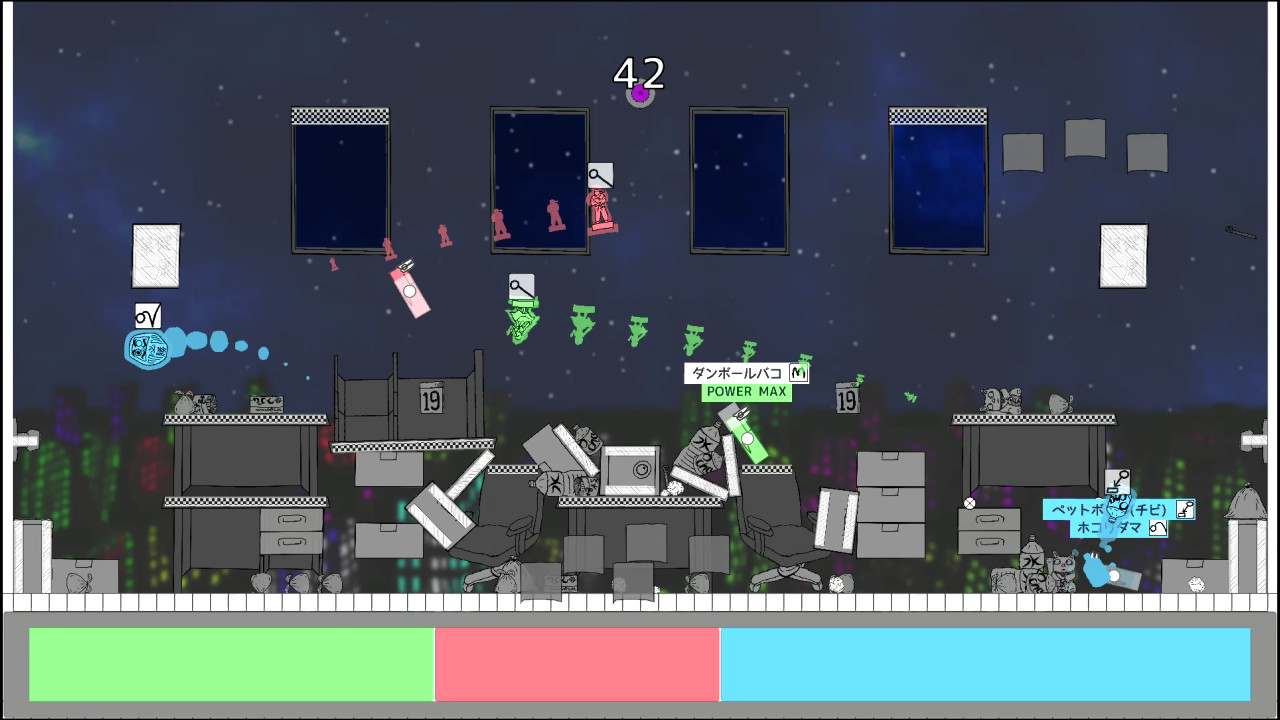
Task: Click the pink health bar at the bottom
Action: pyautogui.click(x=578, y=663)
